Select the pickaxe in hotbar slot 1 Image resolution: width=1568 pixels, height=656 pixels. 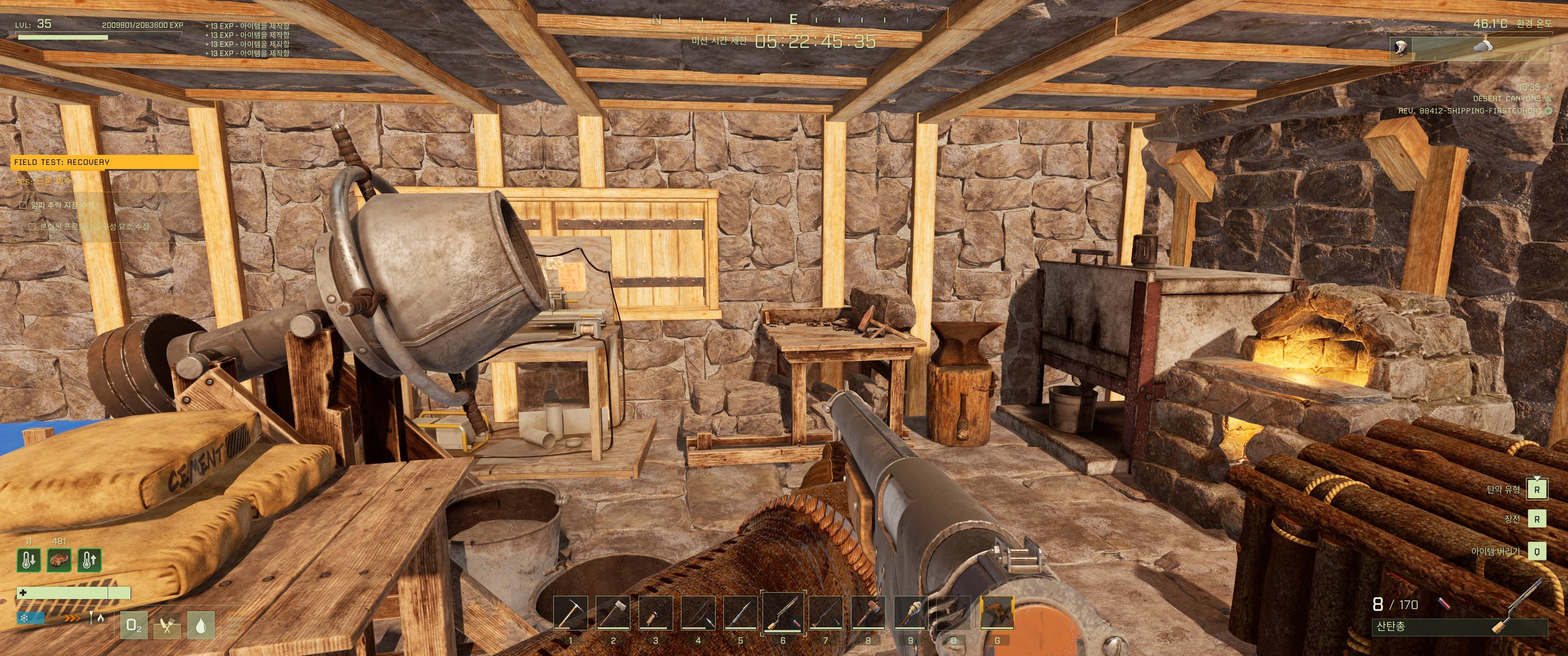570,613
